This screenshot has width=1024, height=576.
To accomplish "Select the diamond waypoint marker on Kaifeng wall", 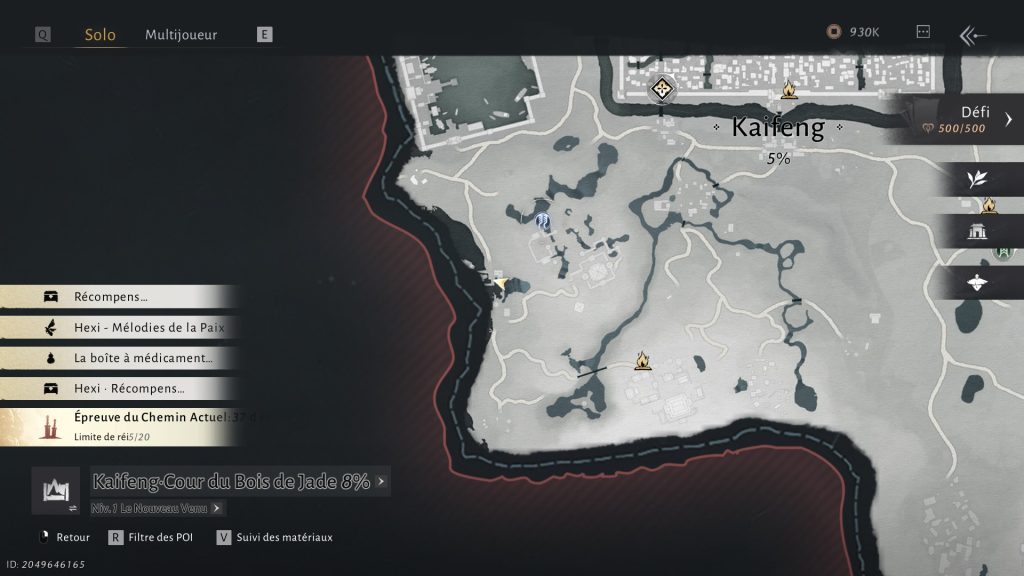I will click(x=660, y=90).
